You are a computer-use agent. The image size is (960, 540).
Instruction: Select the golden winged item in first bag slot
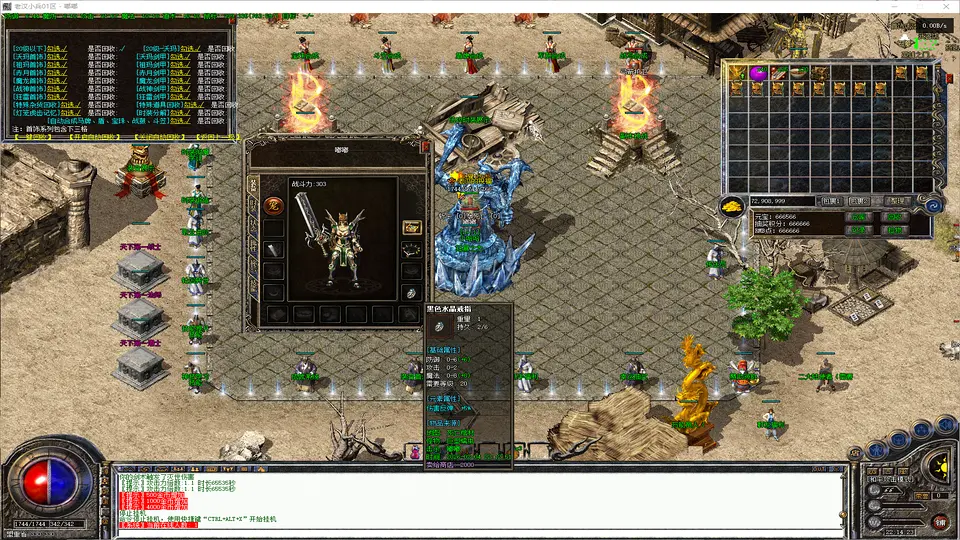pos(738,73)
